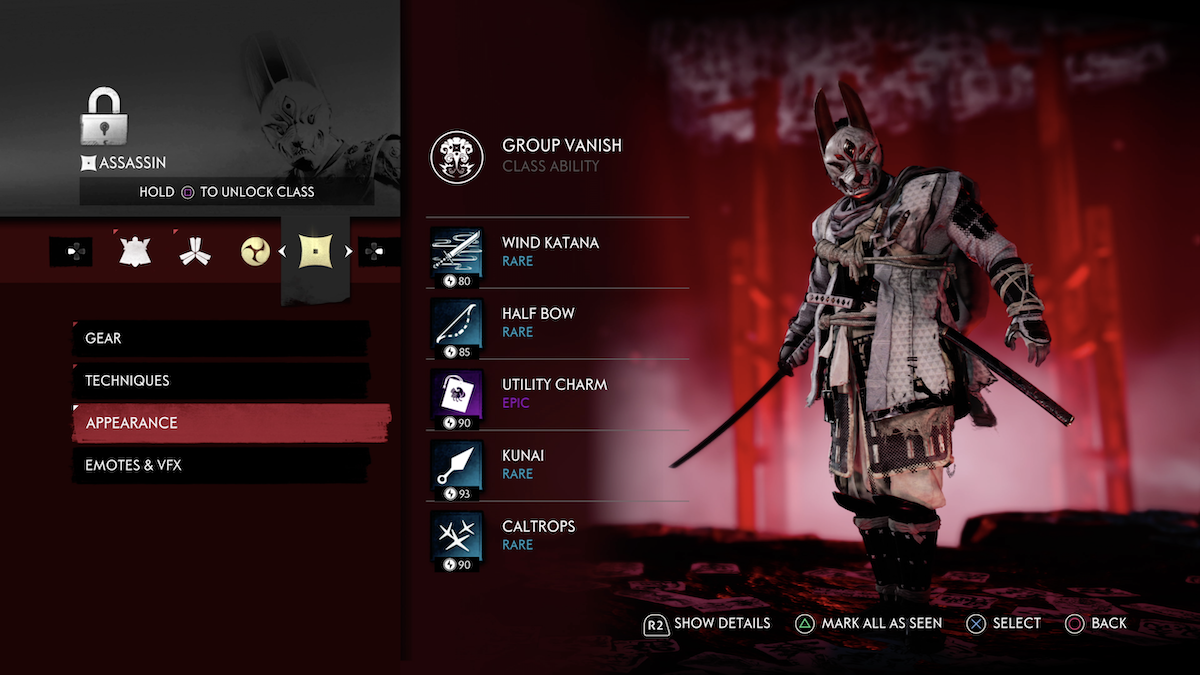Viewport: 1200px width, 675px height.
Task: Select the highlighted Assassin class tab
Action: tap(315, 252)
